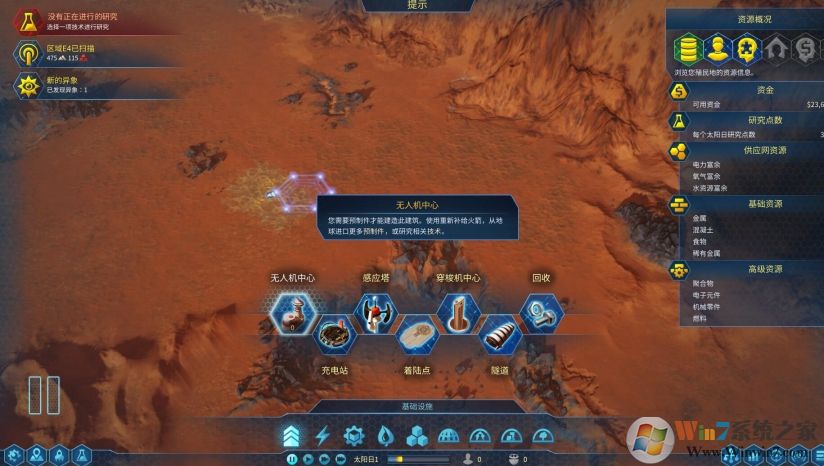Choose the 穿梭机中心 shuttle hub building
This screenshot has width=824, height=466.
459,312
